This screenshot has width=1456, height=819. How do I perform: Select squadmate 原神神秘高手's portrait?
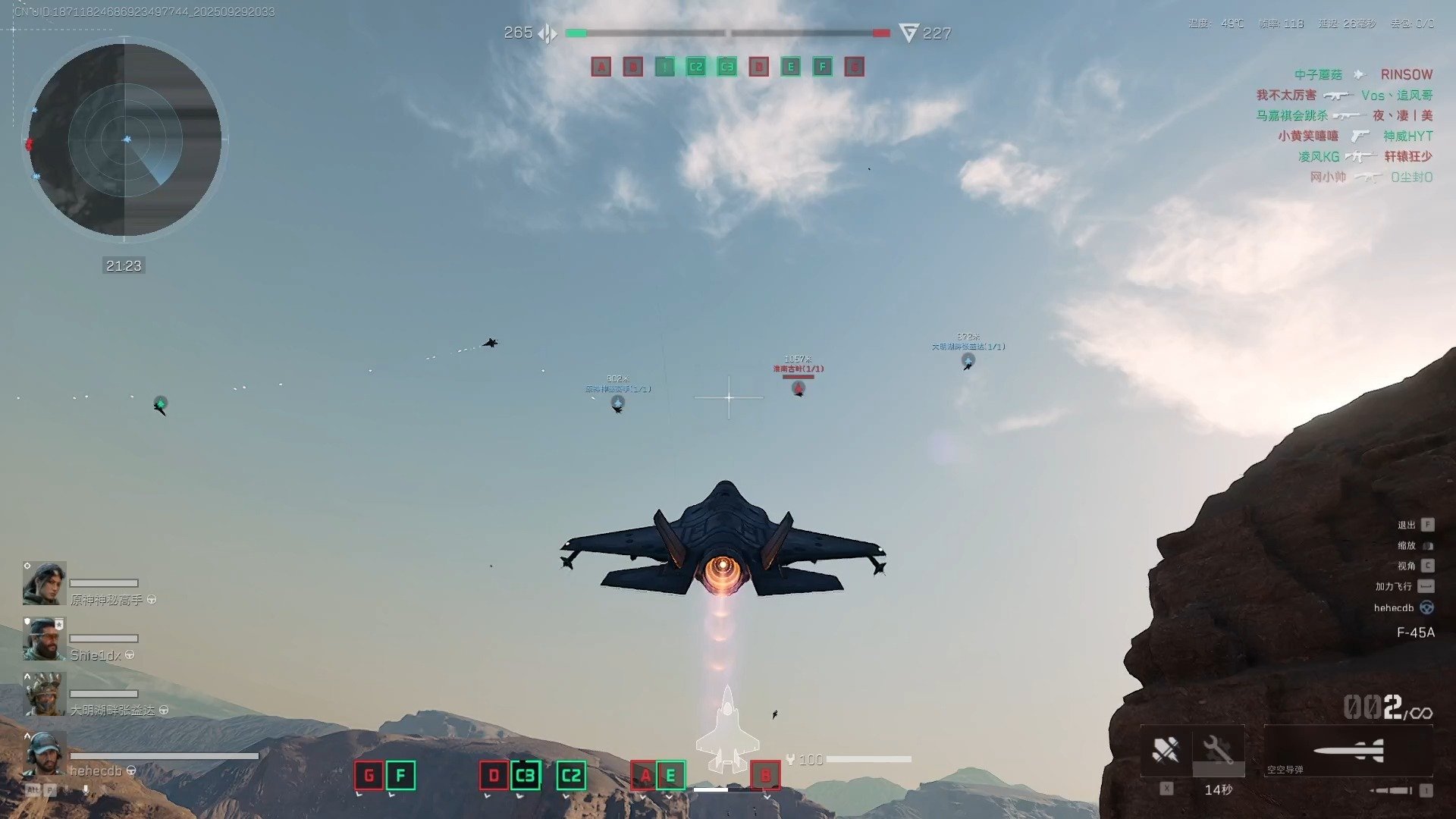click(x=44, y=583)
